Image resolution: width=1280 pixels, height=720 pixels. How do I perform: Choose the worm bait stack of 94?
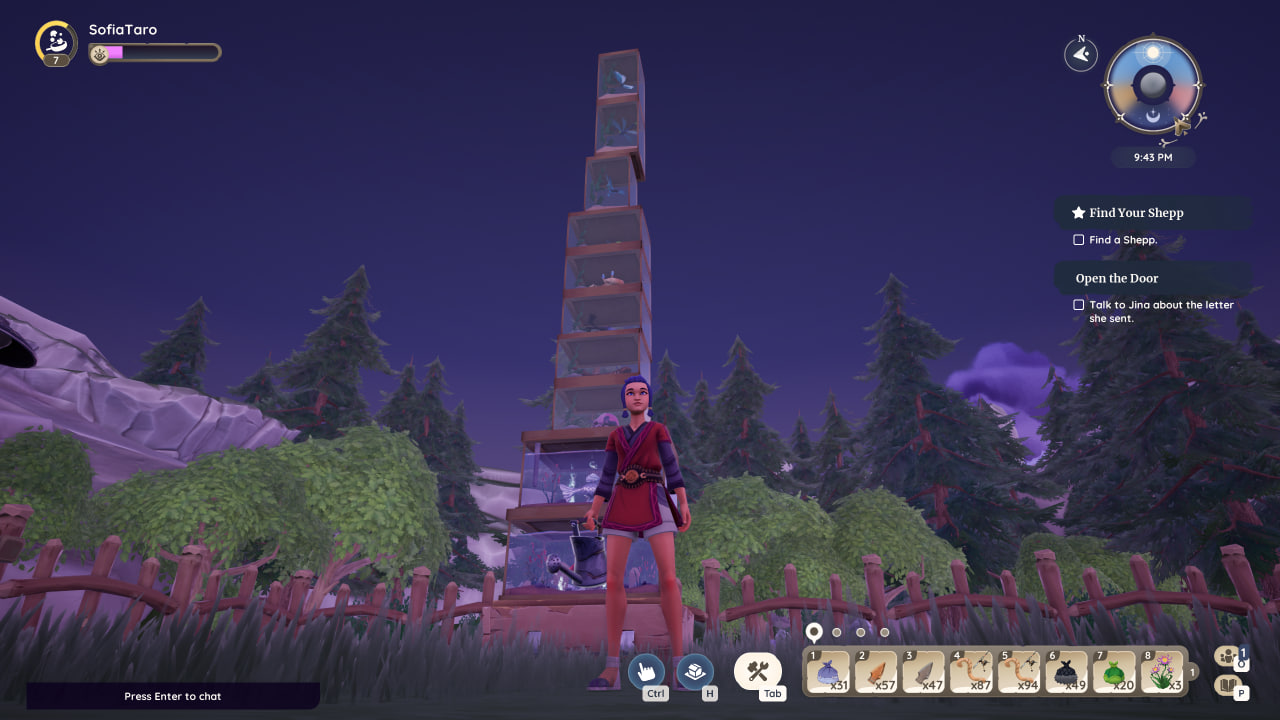tap(1019, 671)
